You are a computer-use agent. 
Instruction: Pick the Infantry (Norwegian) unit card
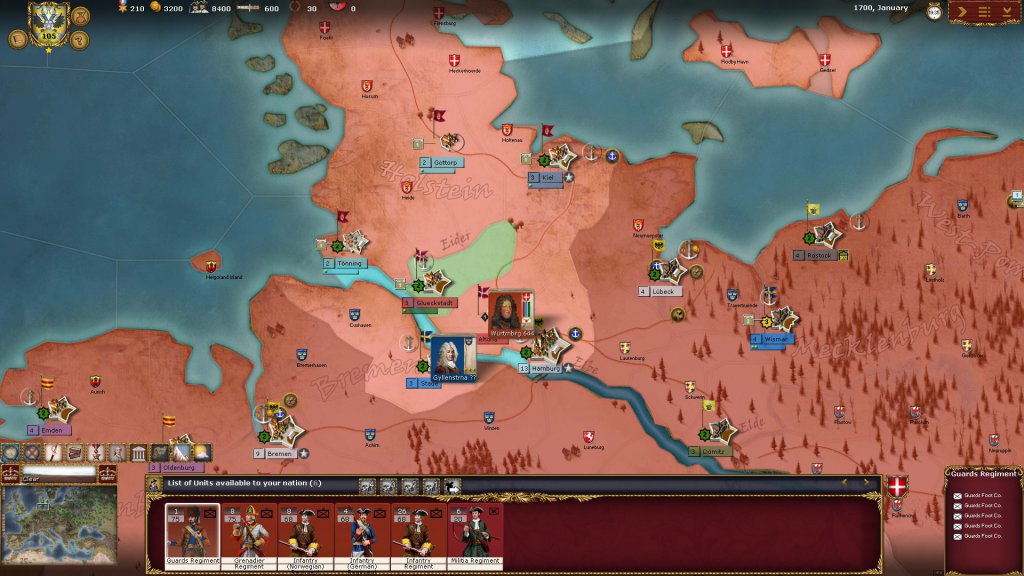pyautogui.click(x=305, y=535)
